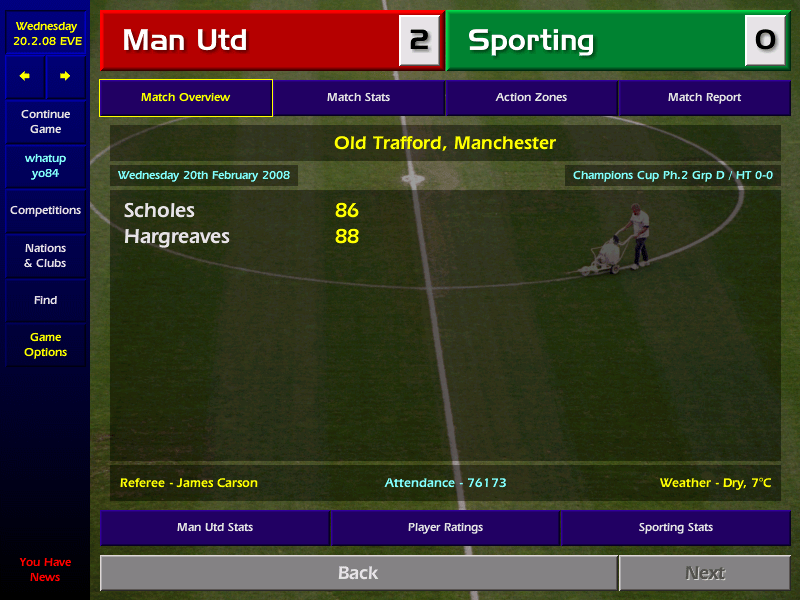Viewport: 800px width, 600px height.
Task: Click the Back button
Action: click(358, 573)
